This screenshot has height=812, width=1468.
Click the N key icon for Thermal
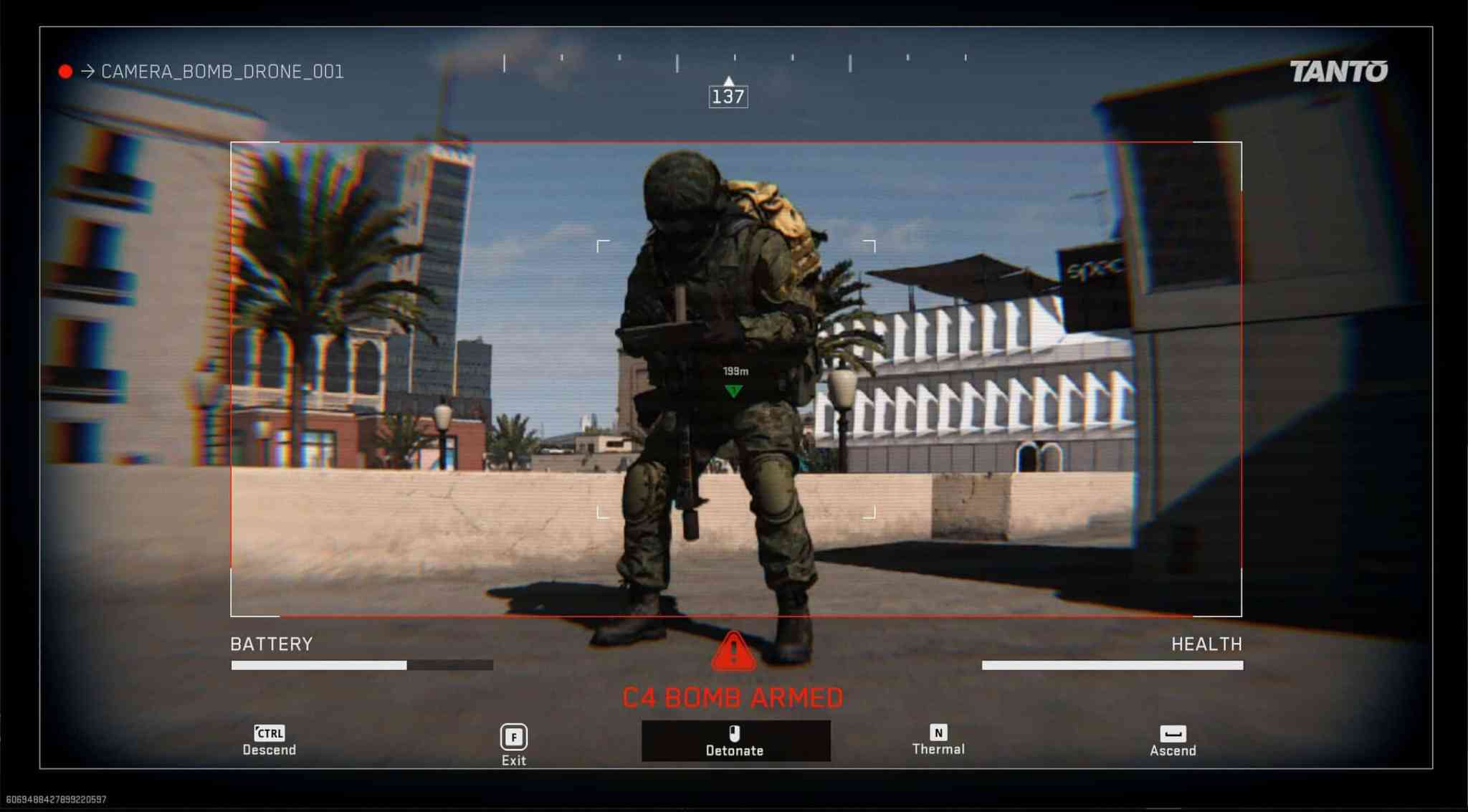coord(939,733)
